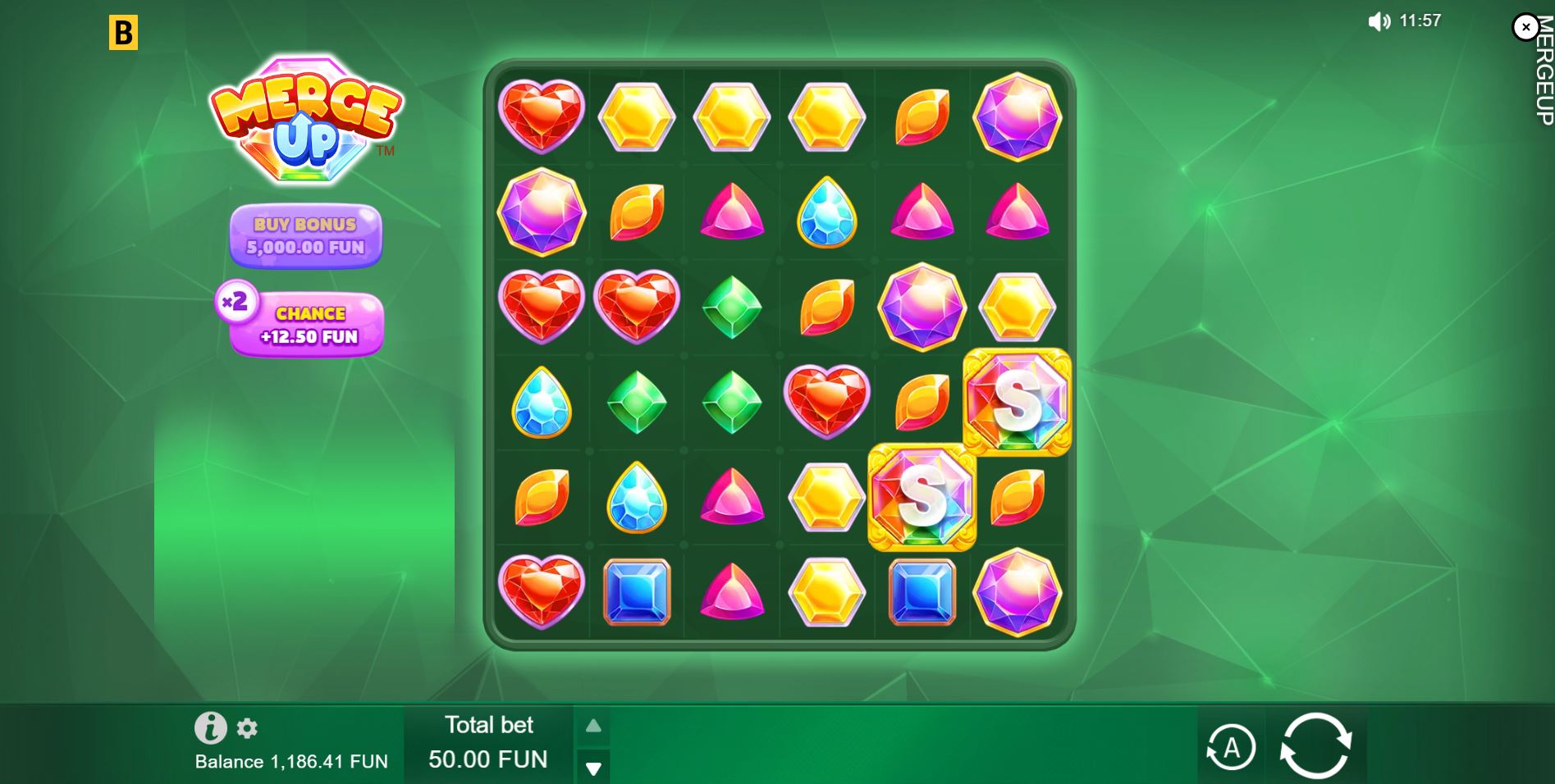Open the settings gear menu
The image size is (1555, 784).
pos(246,728)
